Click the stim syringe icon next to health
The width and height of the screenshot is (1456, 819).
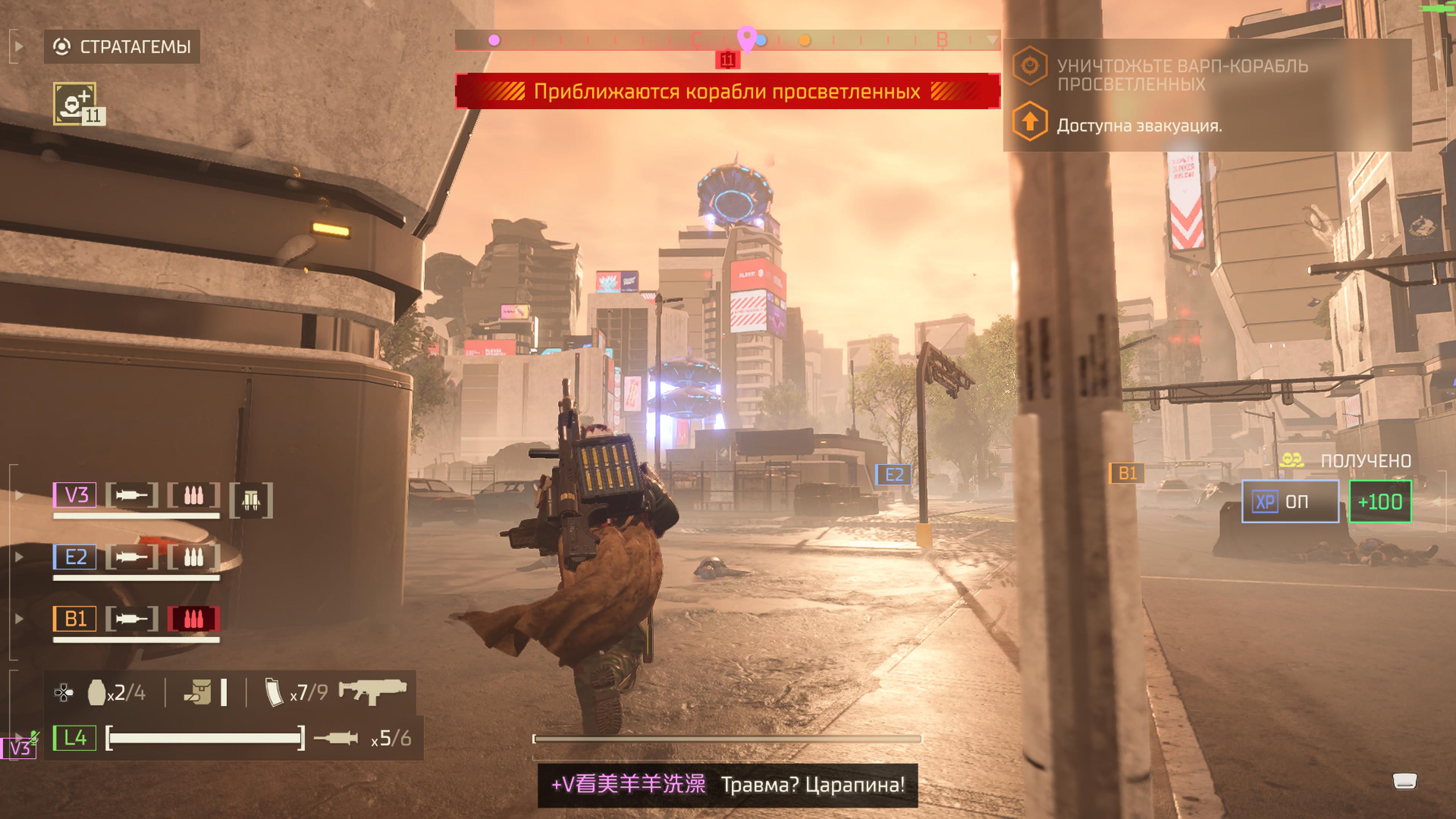click(x=336, y=738)
